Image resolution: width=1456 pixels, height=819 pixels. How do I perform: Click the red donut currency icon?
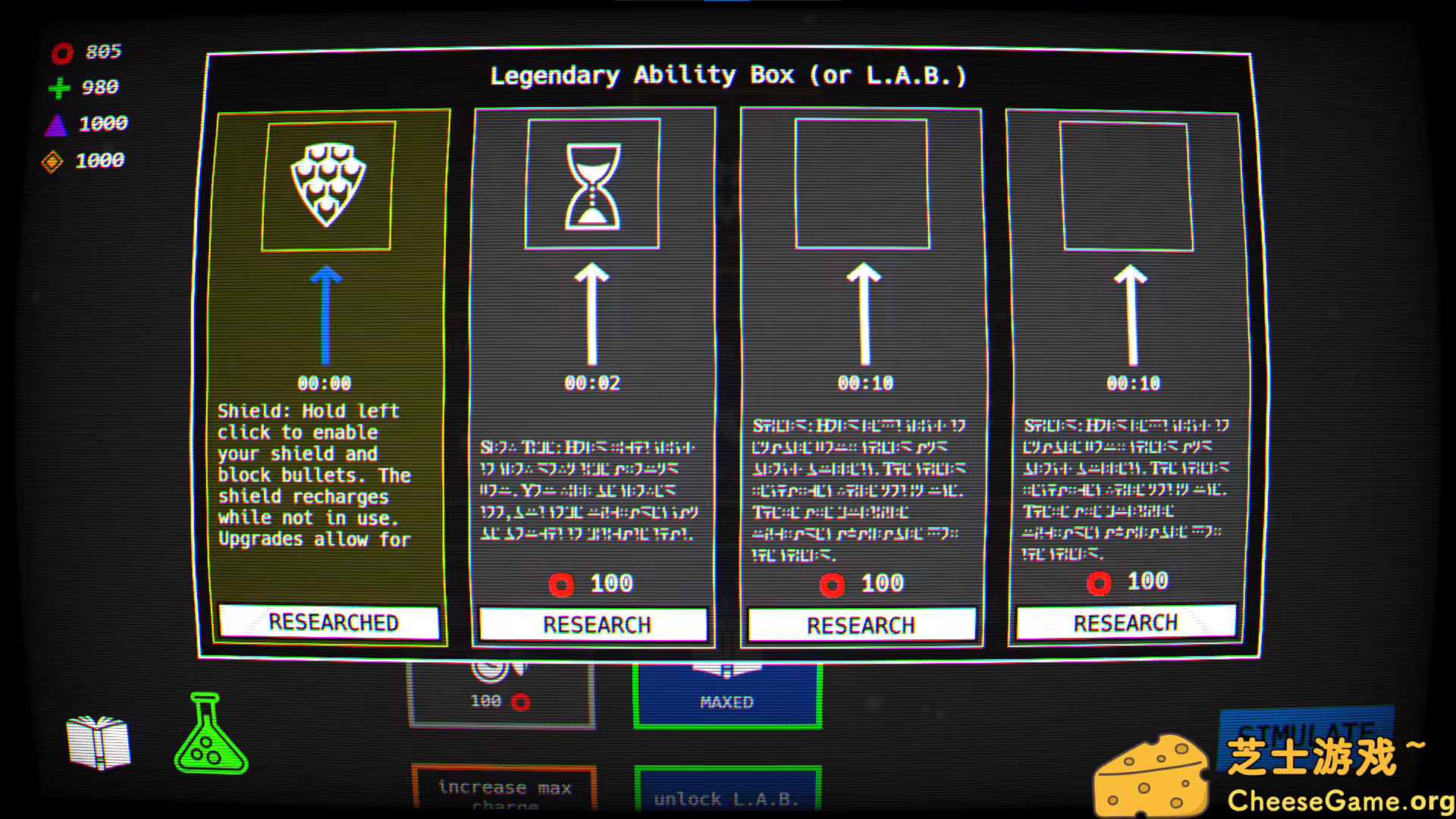(63, 52)
